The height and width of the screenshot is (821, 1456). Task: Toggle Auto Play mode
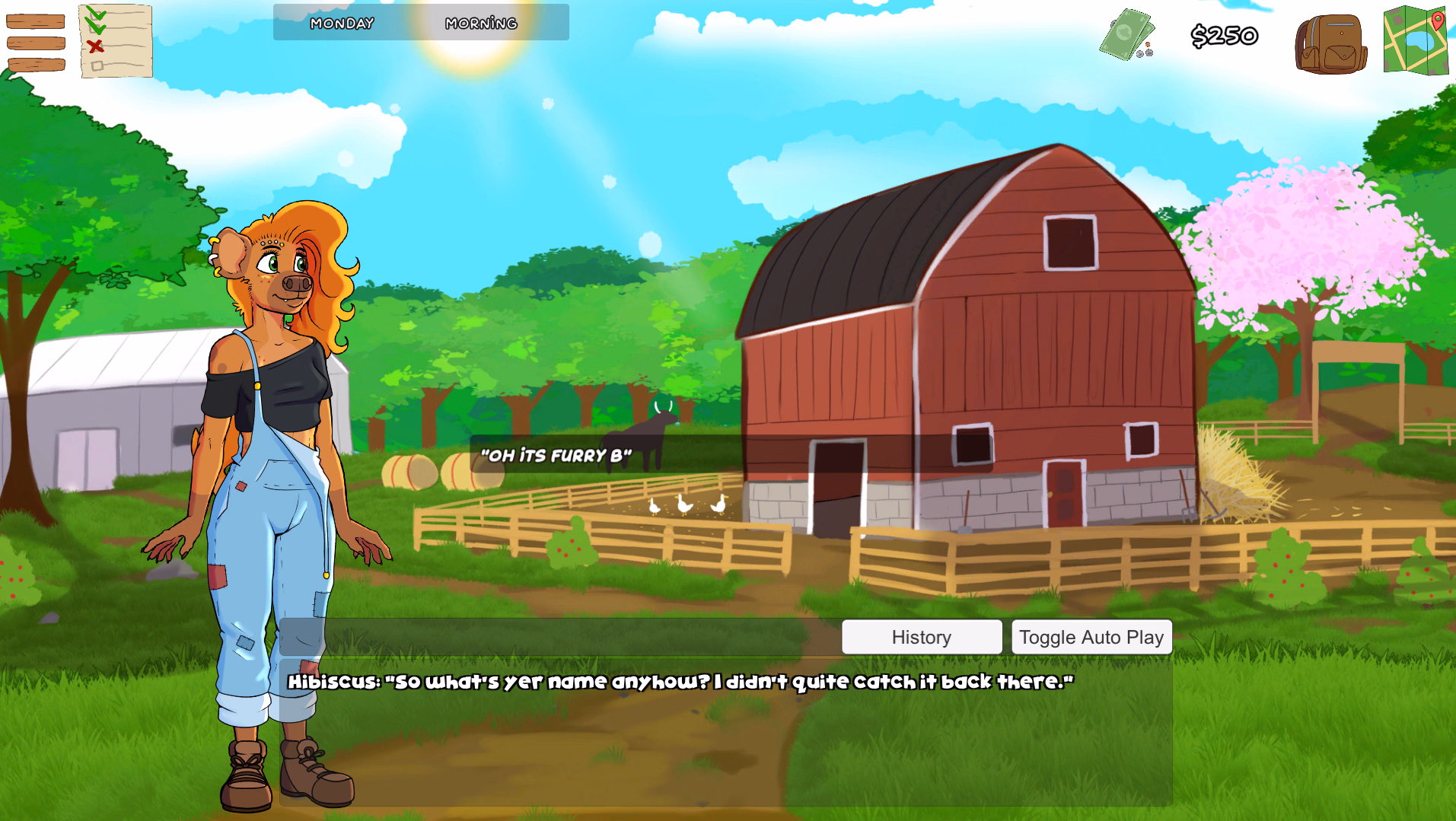(1091, 637)
